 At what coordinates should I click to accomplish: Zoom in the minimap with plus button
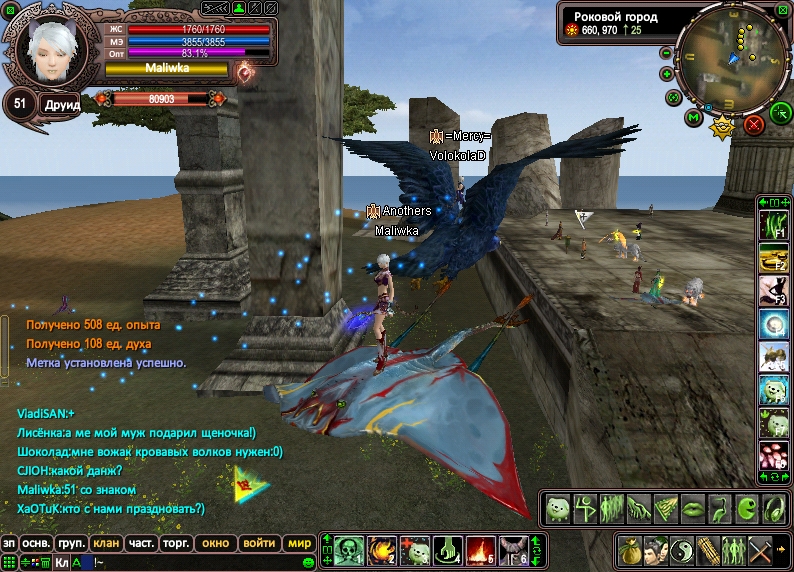pos(667,74)
